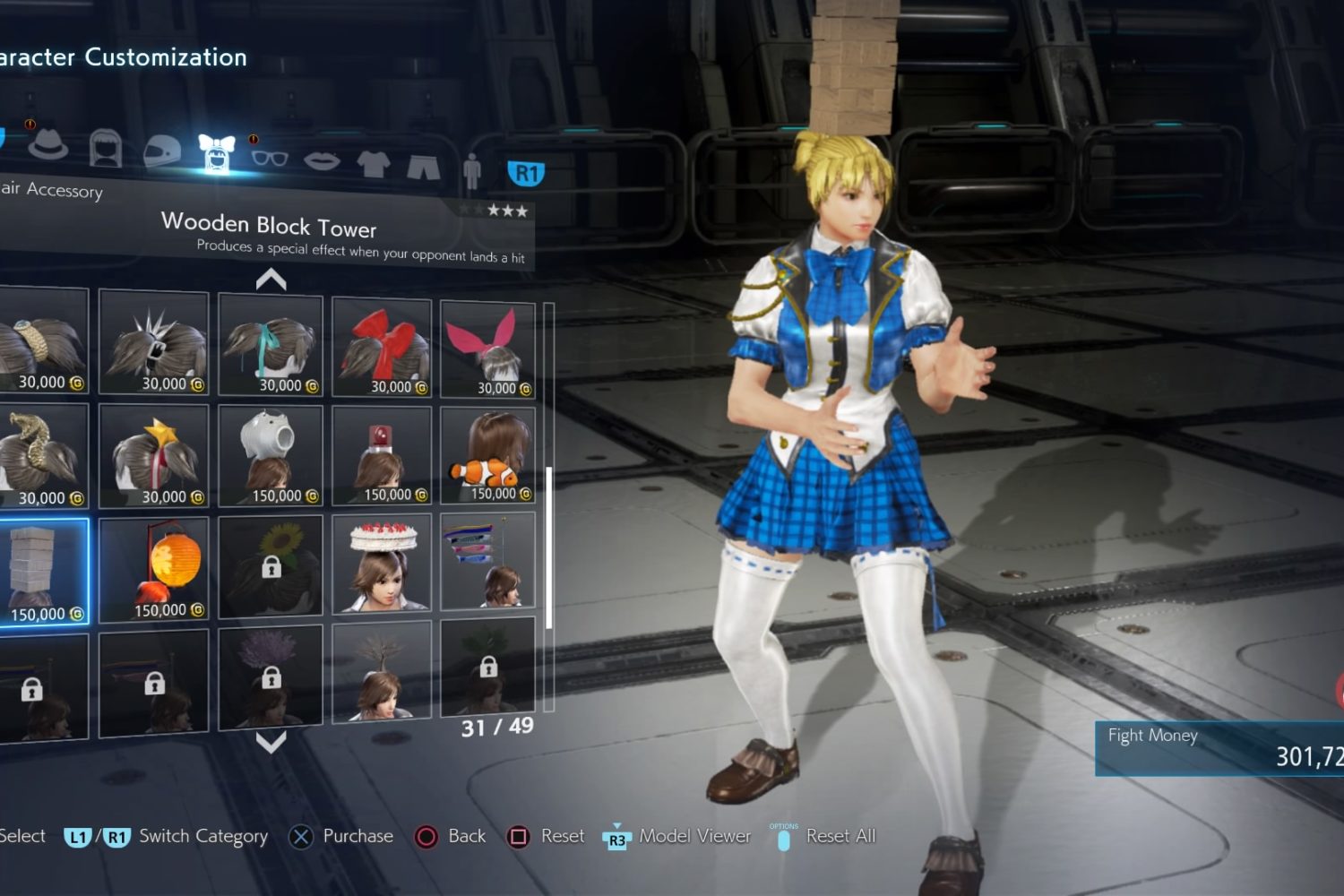The image size is (1344, 896).
Task: Choose the lower body shorts category
Action: point(423,167)
